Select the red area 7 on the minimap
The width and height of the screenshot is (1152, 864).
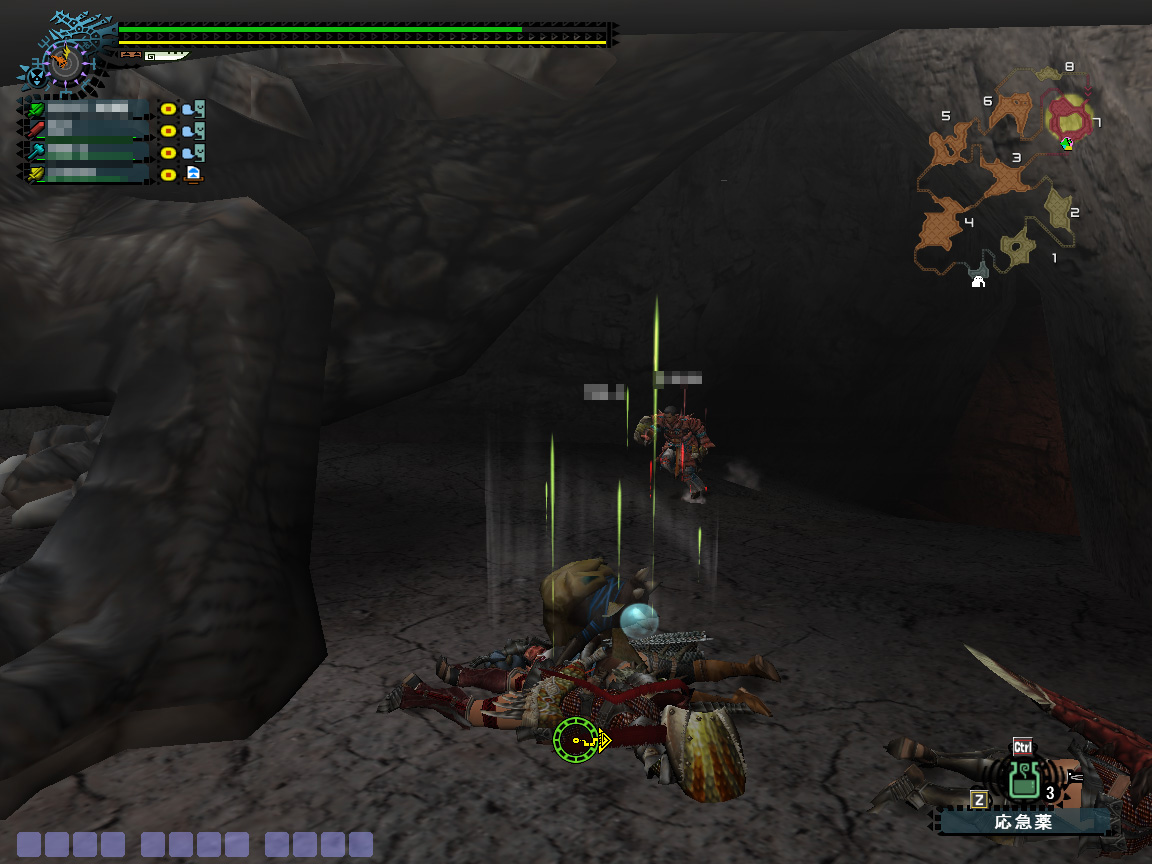pos(1069,118)
